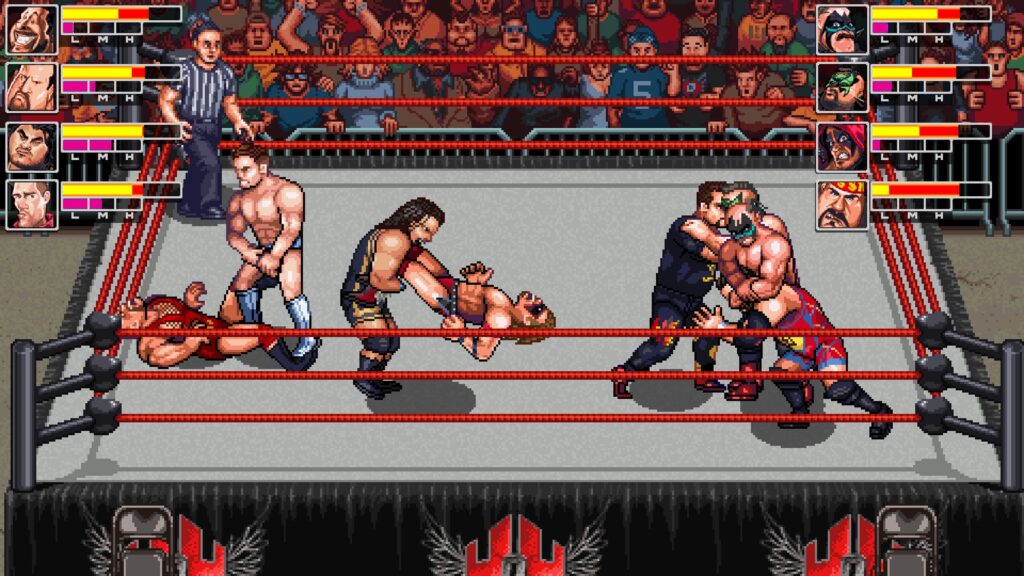Pick the green face-paint wrestler portrait

[841, 88]
